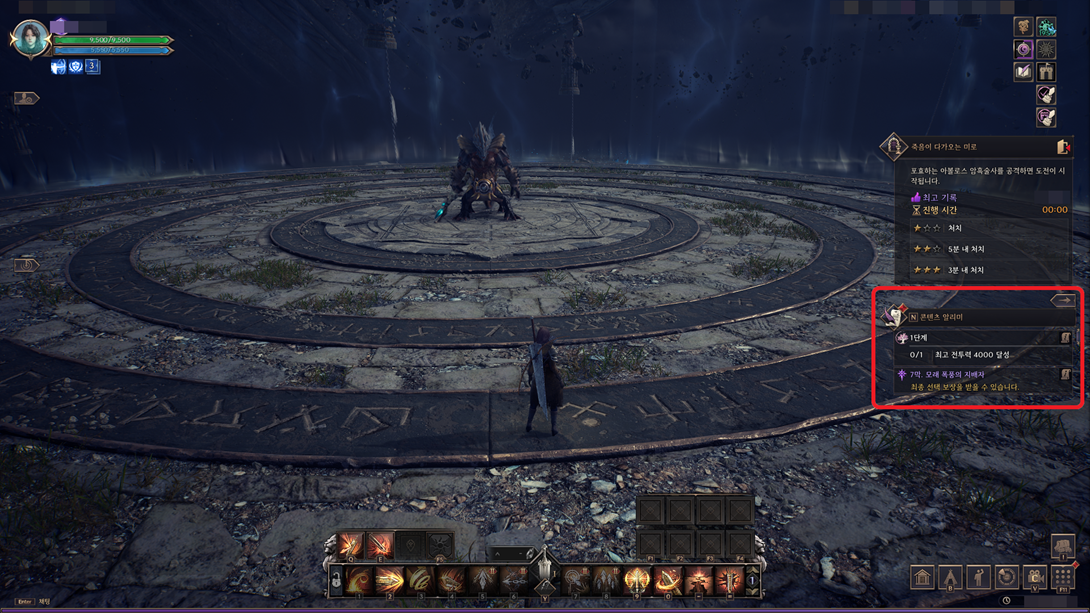Switch hotbar page with the number 1 selector
The height and width of the screenshot is (613, 1090).
(752, 580)
